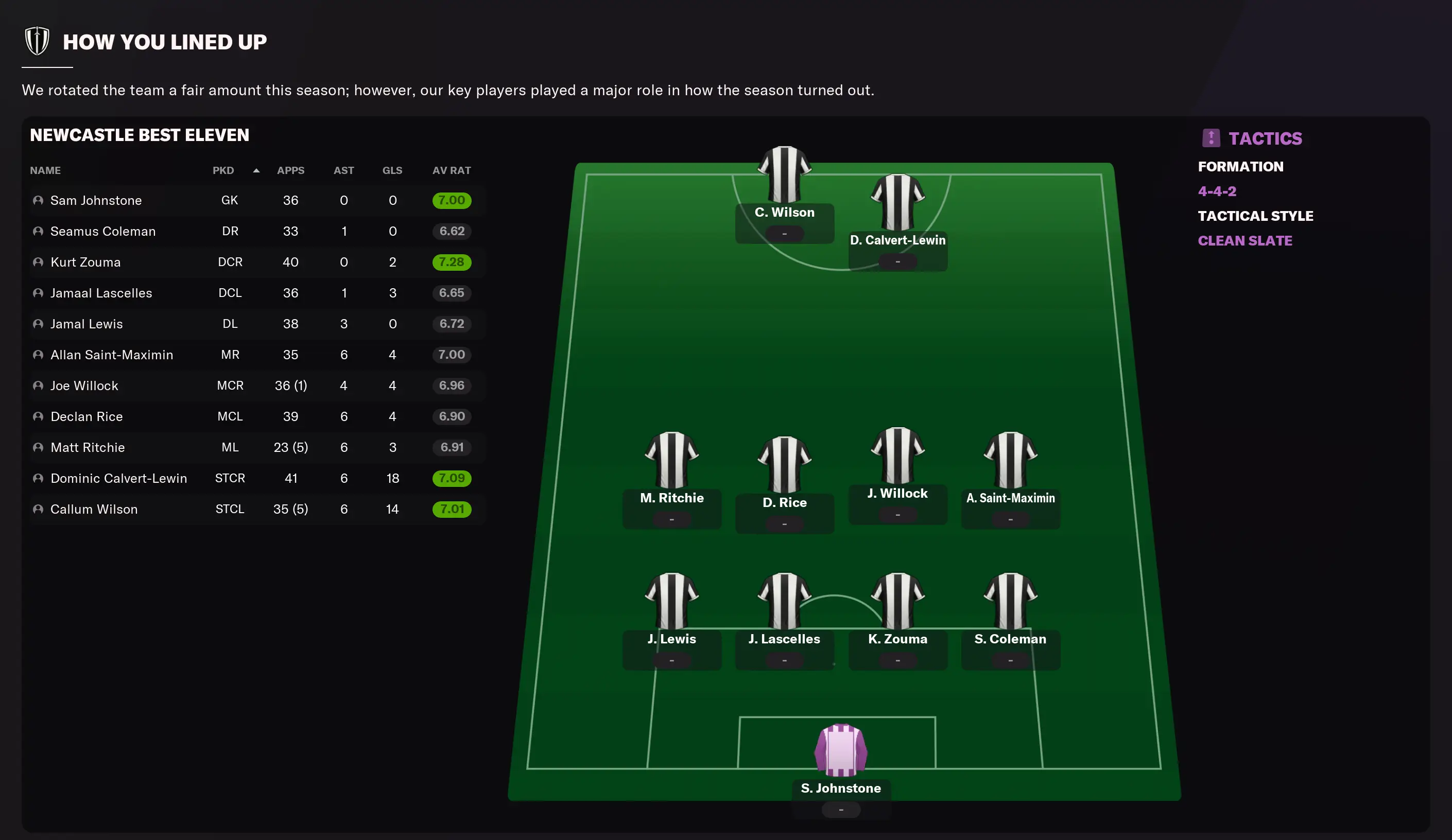
Task: Click goalkeeper S. Johnstone's pink kit
Action: click(841, 750)
